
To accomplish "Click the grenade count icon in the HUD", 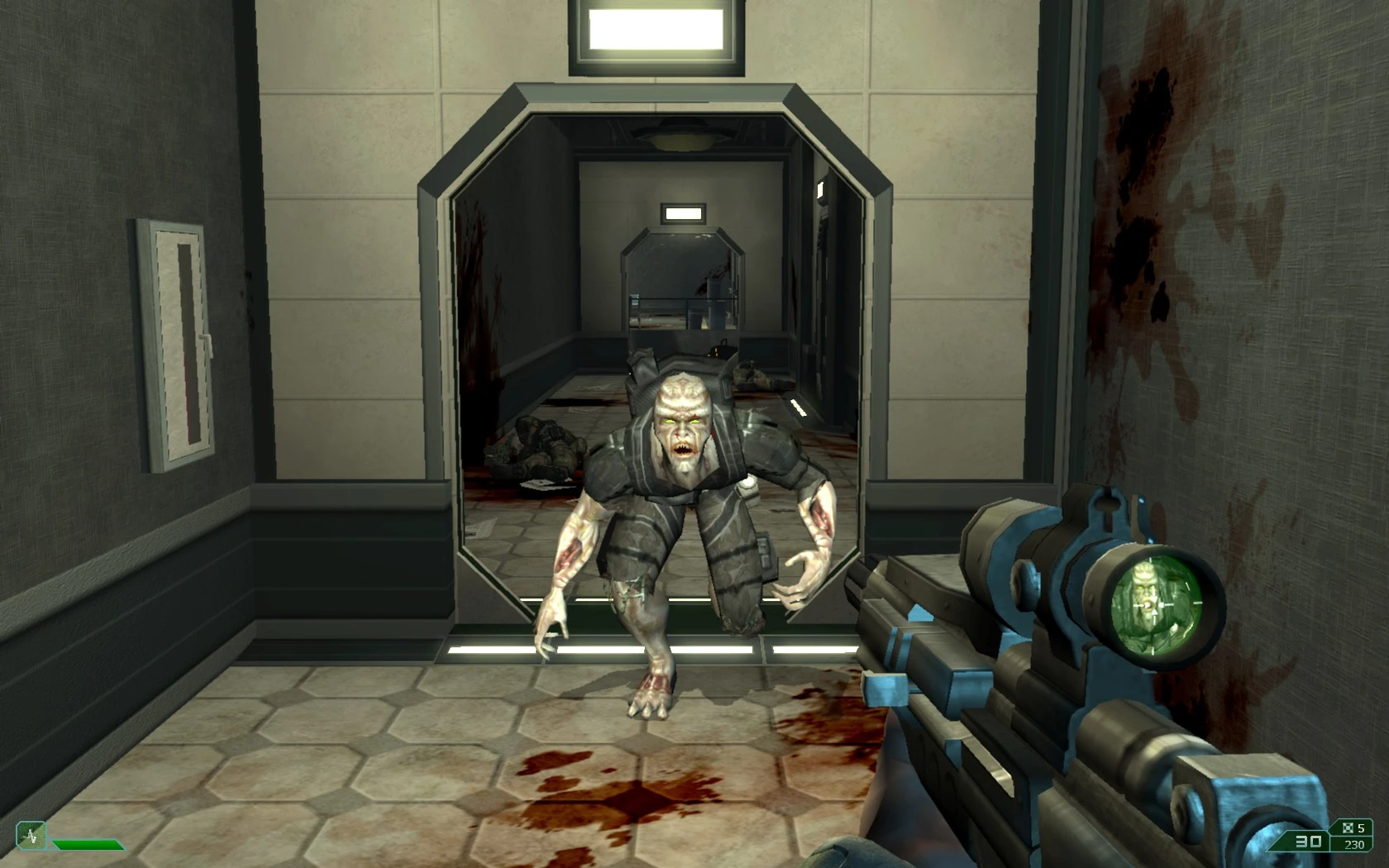I will pos(1348,827).
